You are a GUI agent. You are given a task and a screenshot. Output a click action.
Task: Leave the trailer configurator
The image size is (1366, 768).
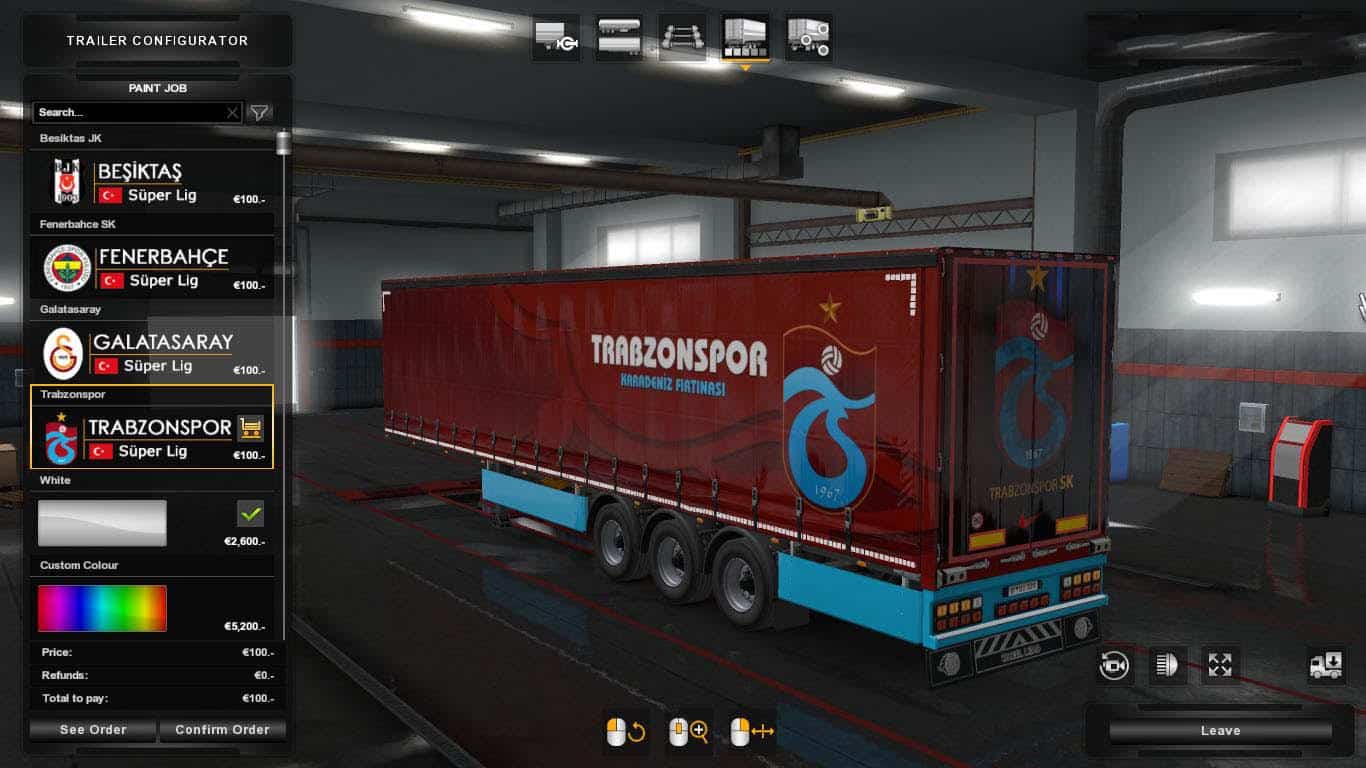click(x=1220, y=731)
